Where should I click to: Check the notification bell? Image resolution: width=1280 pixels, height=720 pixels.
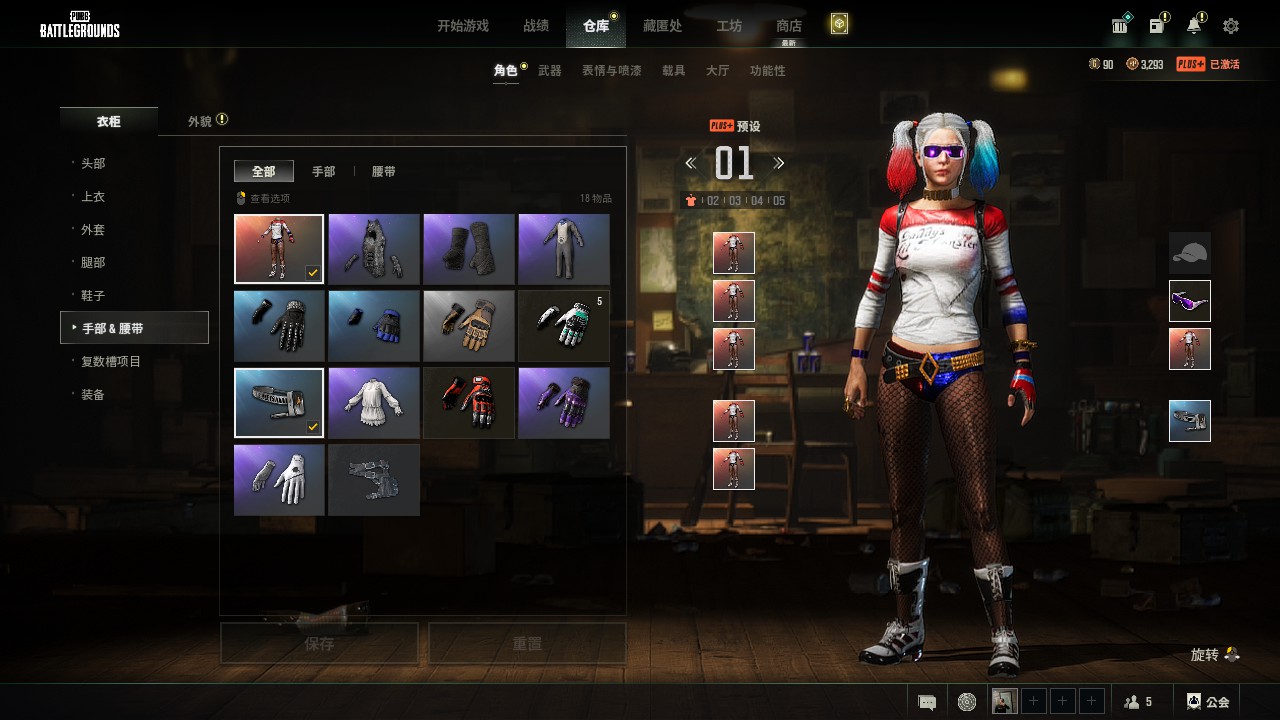tap(1194, 26)
